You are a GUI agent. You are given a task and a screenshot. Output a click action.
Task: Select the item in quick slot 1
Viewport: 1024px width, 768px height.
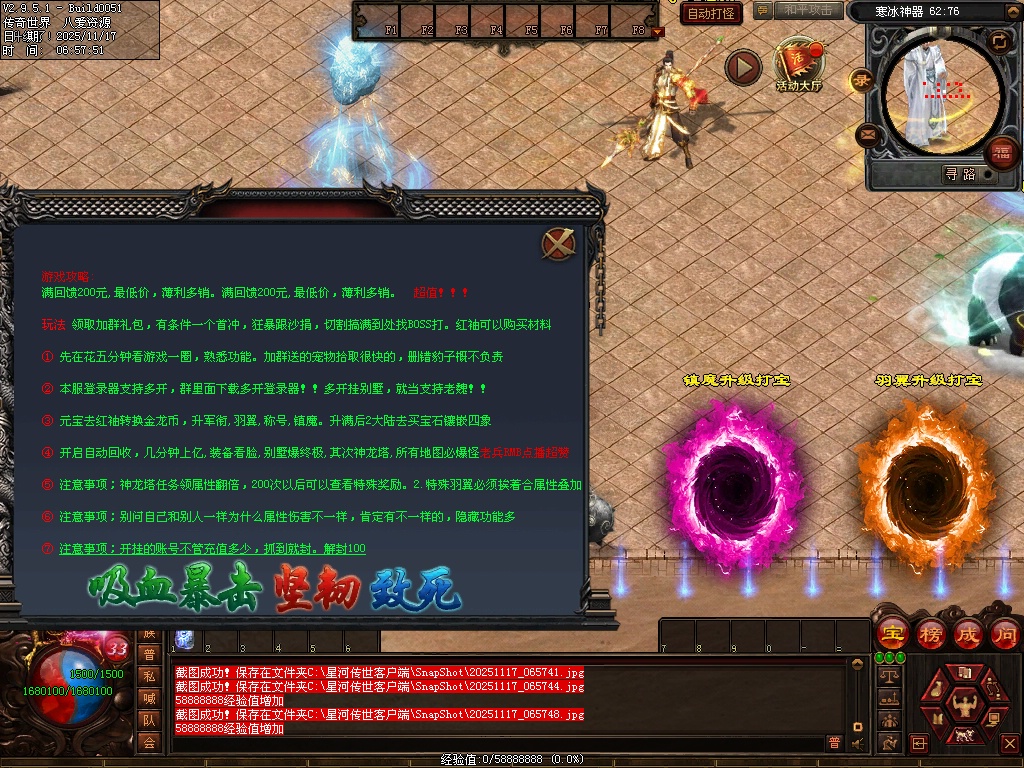click(184, 639)
